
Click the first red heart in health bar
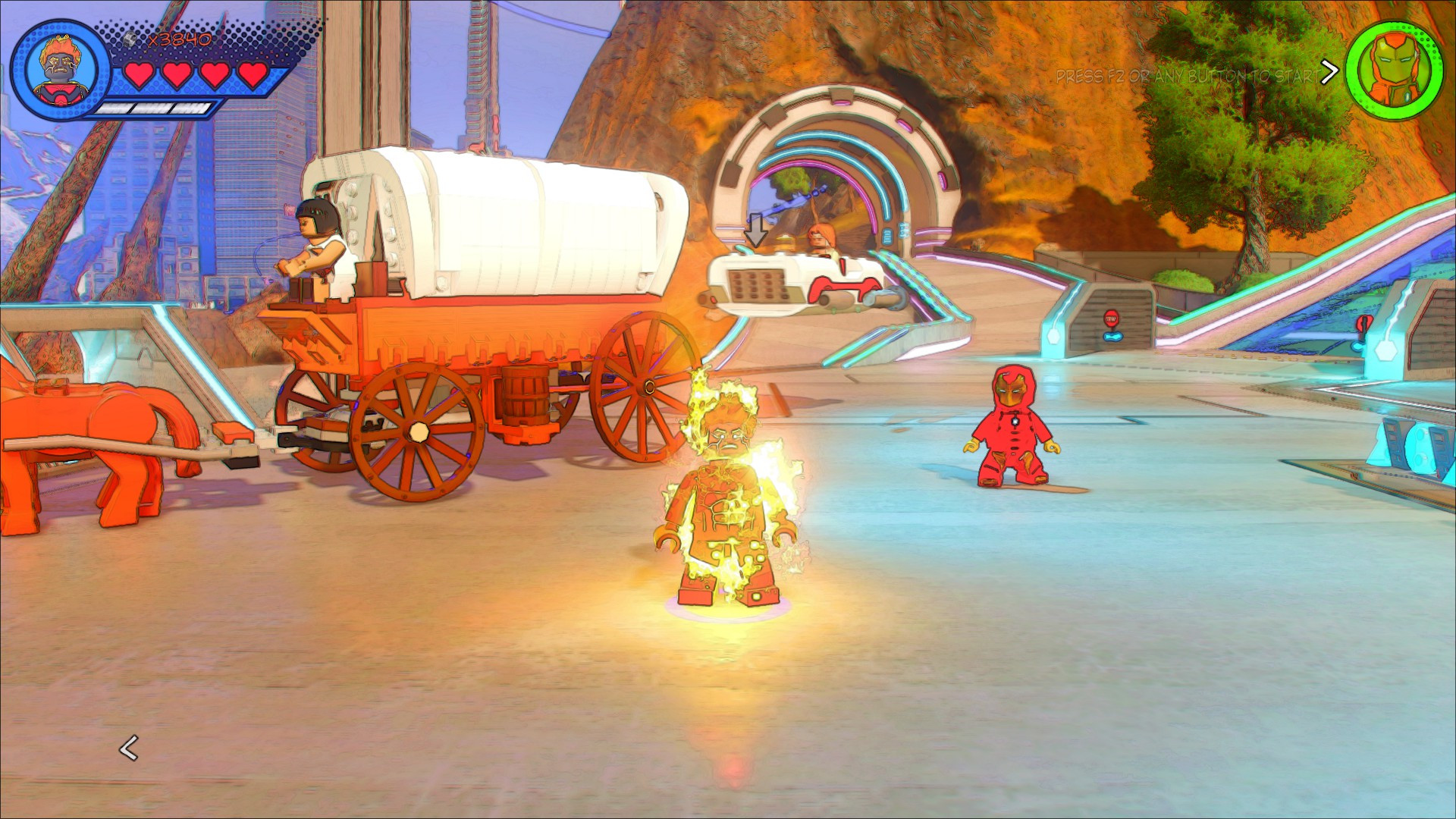(x=139, y=76)
